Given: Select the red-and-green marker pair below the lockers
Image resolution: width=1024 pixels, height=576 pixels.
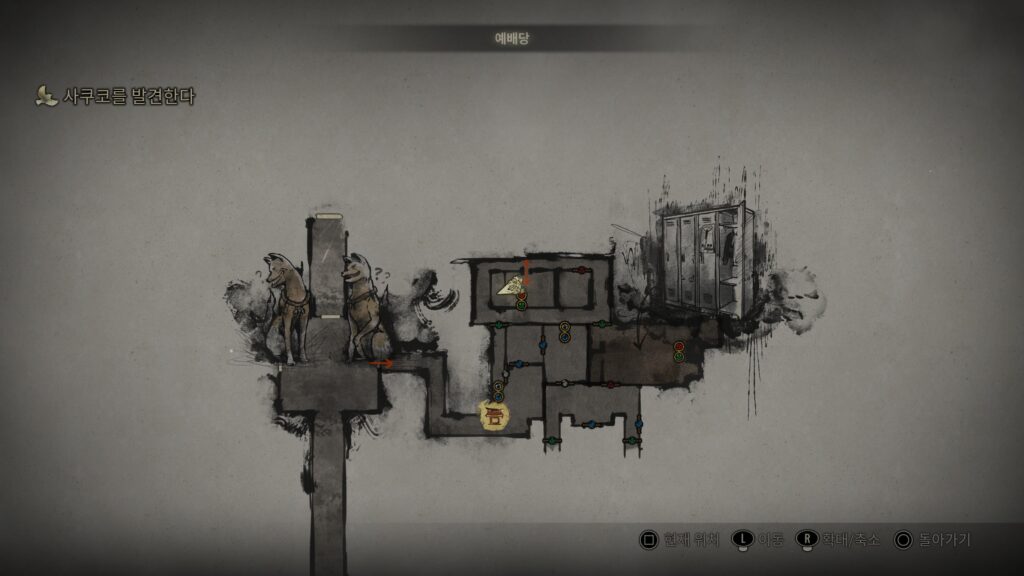Looking at the screenshot, I should tap(679, 351).
